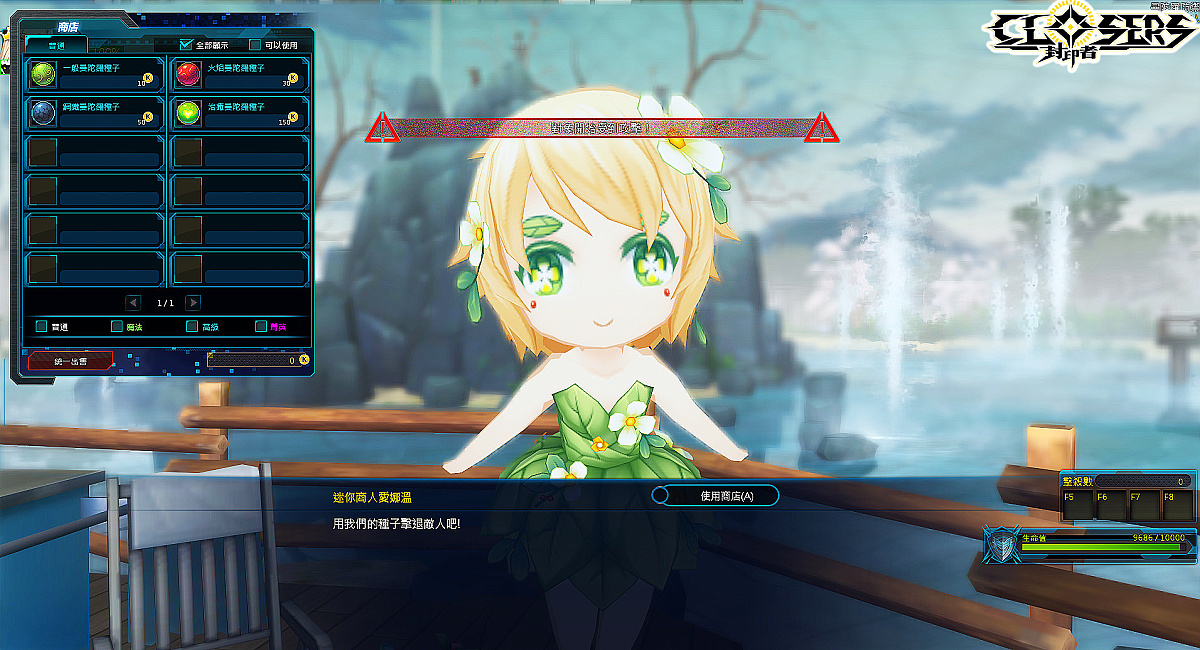
Task: Toggle the 可以使用 usable-only checkbox
Action: pyautogui.click(x=255, y=45)
